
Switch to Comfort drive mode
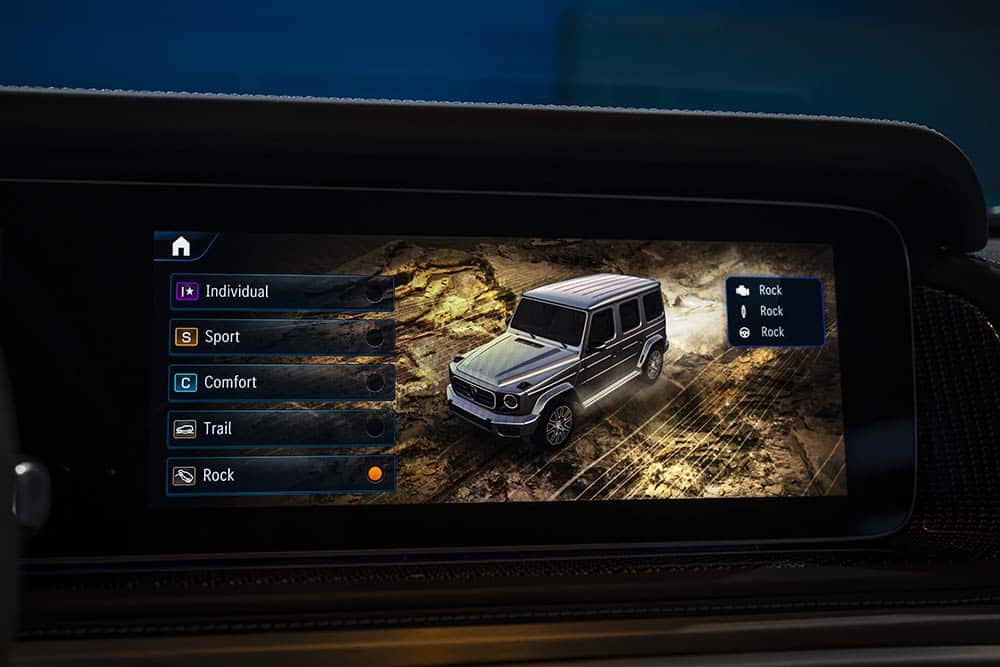pos(282,383)
